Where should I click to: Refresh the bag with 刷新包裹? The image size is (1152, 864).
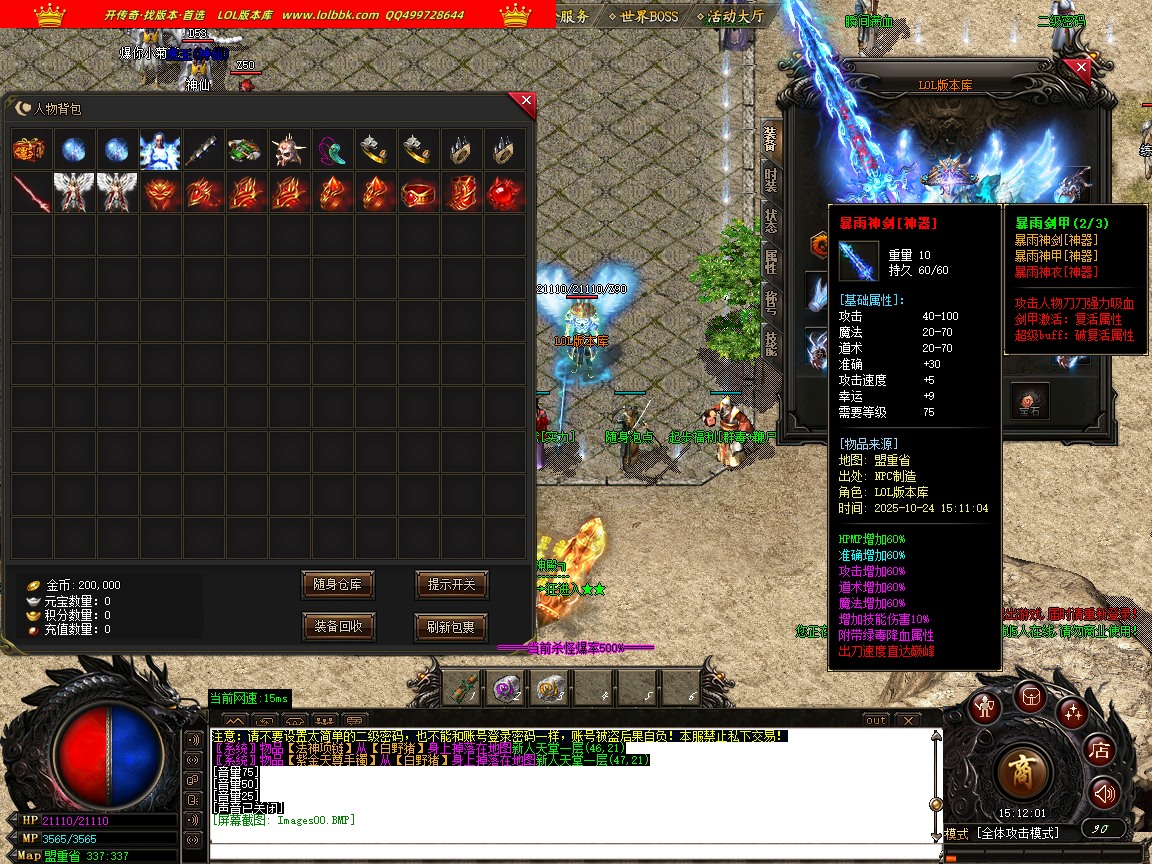[451, 627]
